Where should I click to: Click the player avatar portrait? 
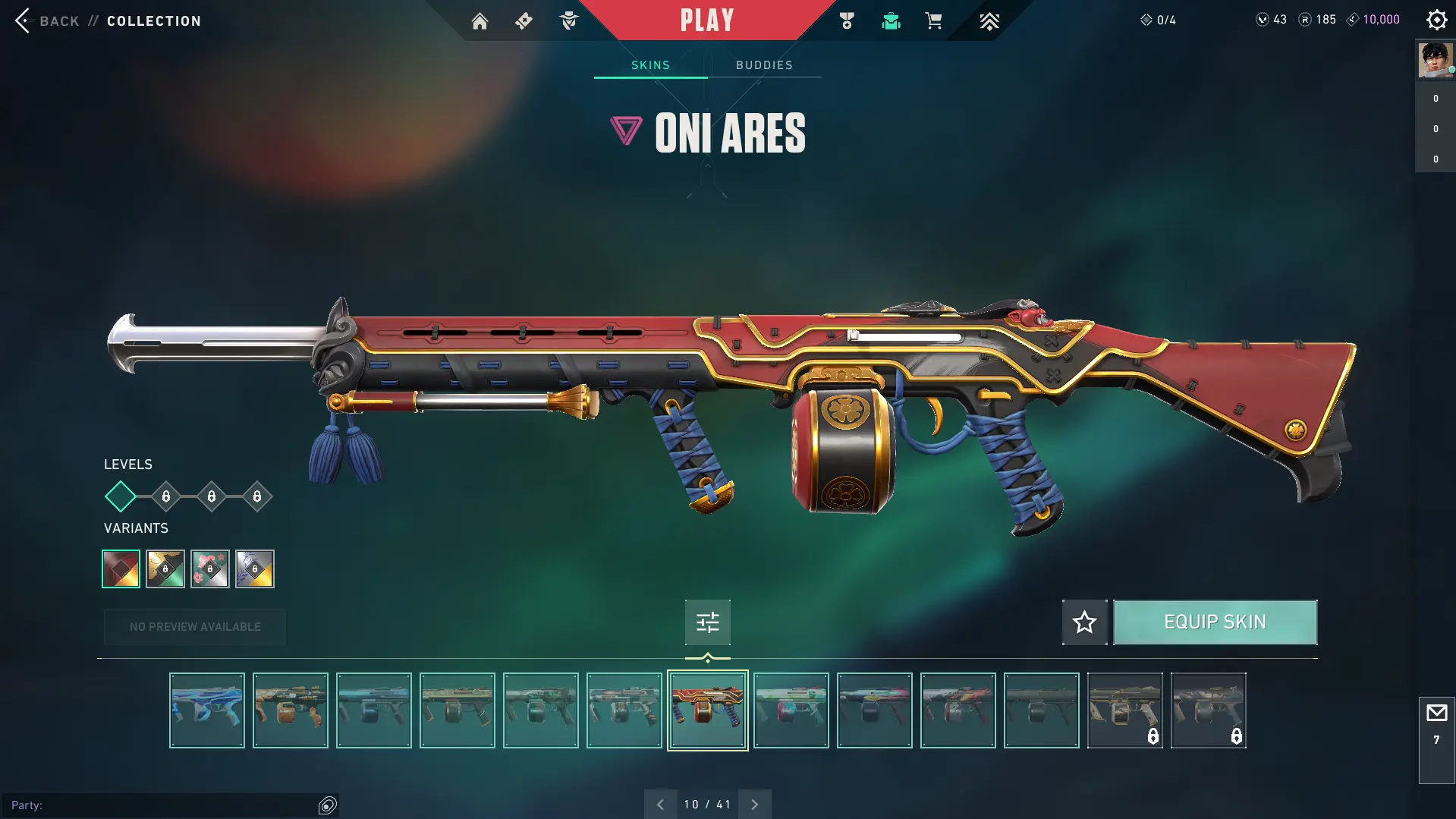click(x=1435, y=60)
